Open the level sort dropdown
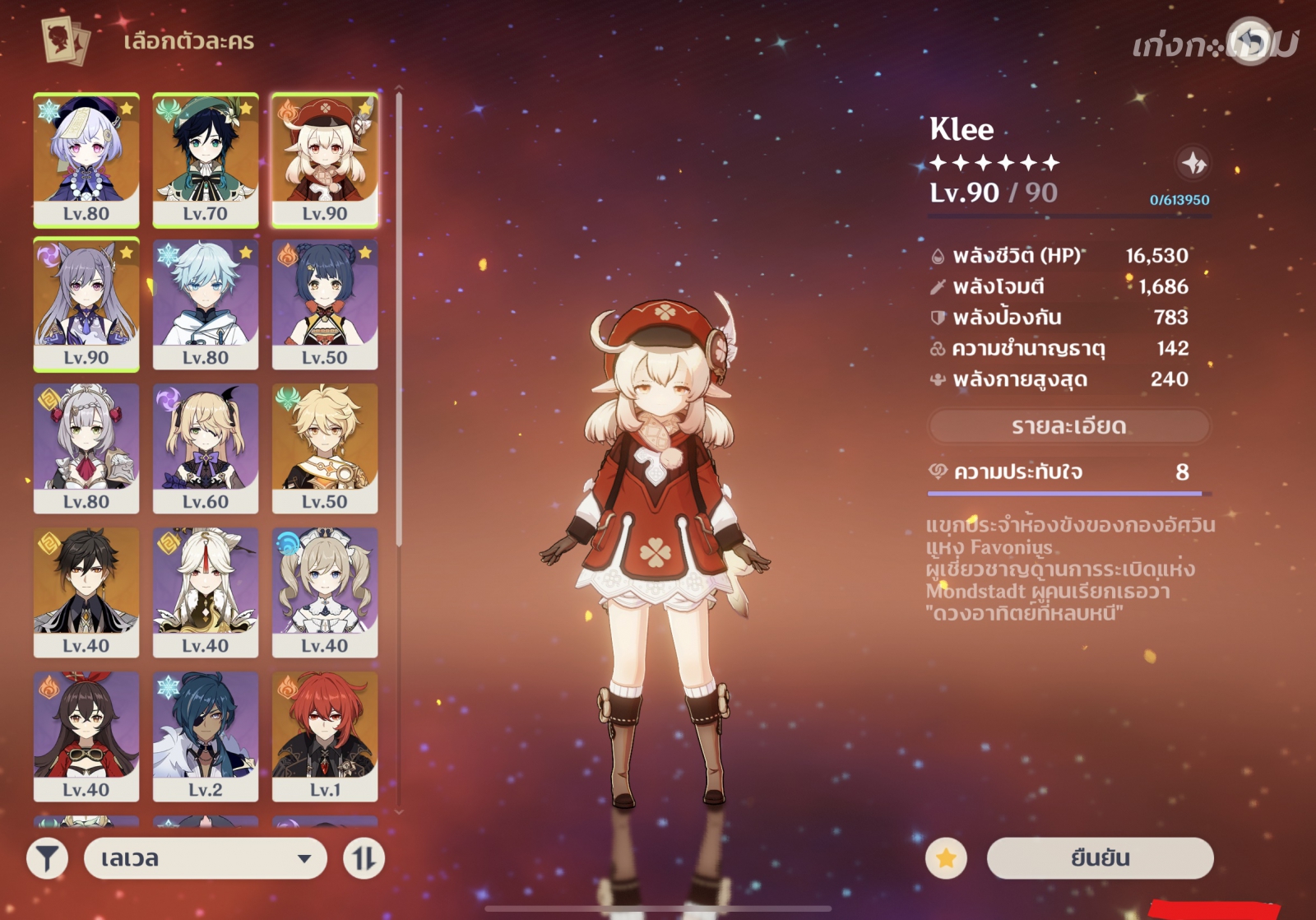Viewport: 1316px width, 920px height. 205,858
